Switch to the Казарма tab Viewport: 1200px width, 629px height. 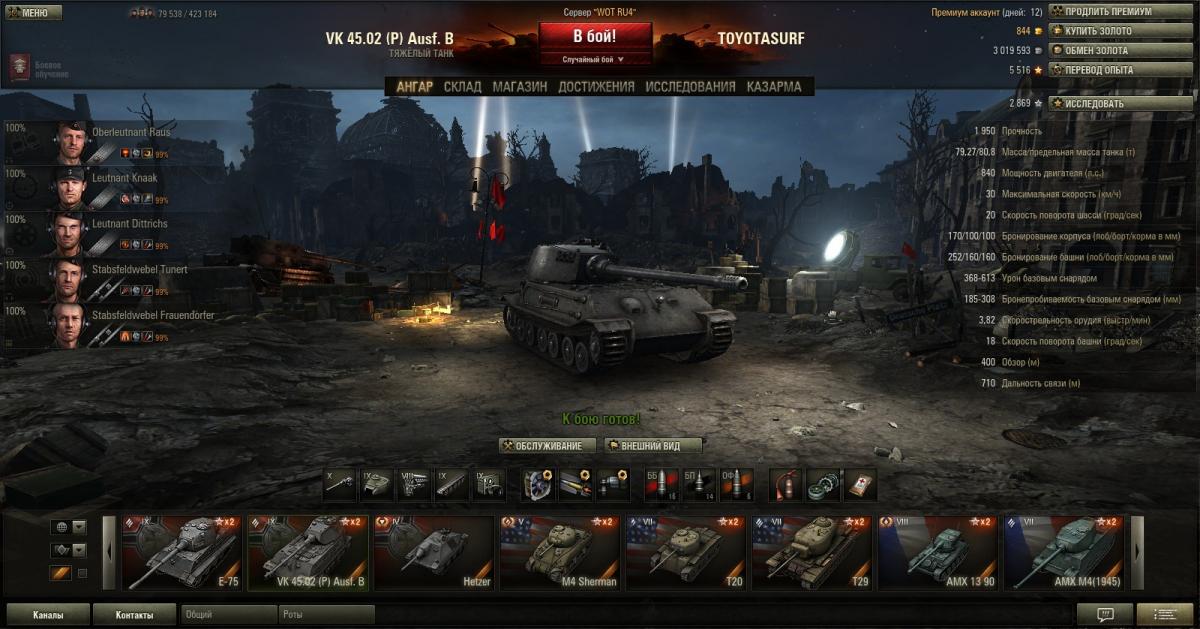(773, 87)
